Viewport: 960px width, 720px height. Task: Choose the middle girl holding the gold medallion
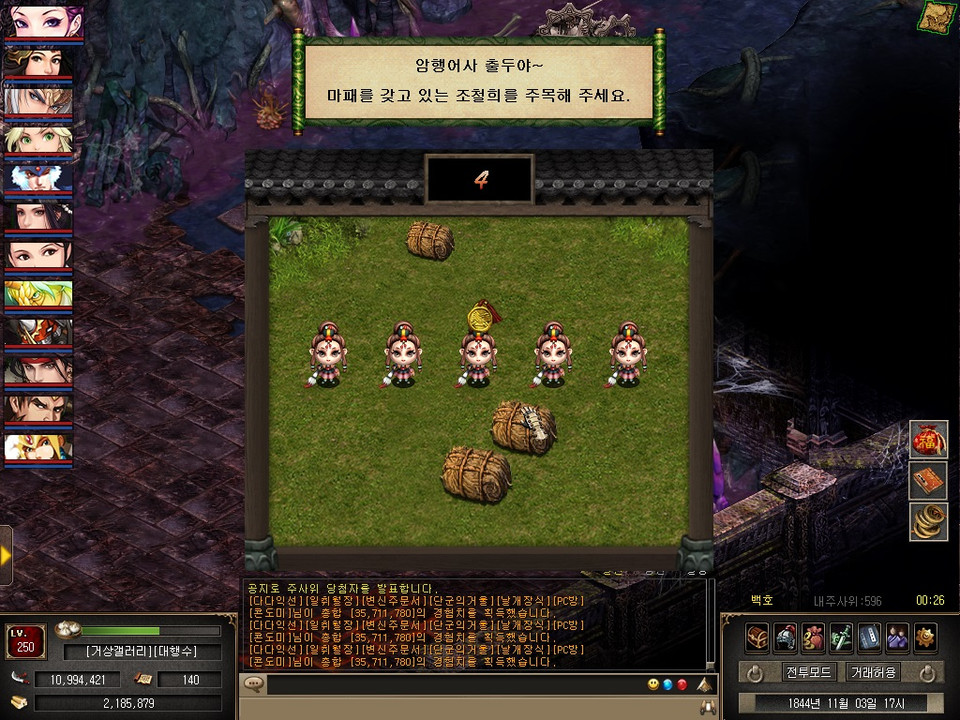(478, 355)
